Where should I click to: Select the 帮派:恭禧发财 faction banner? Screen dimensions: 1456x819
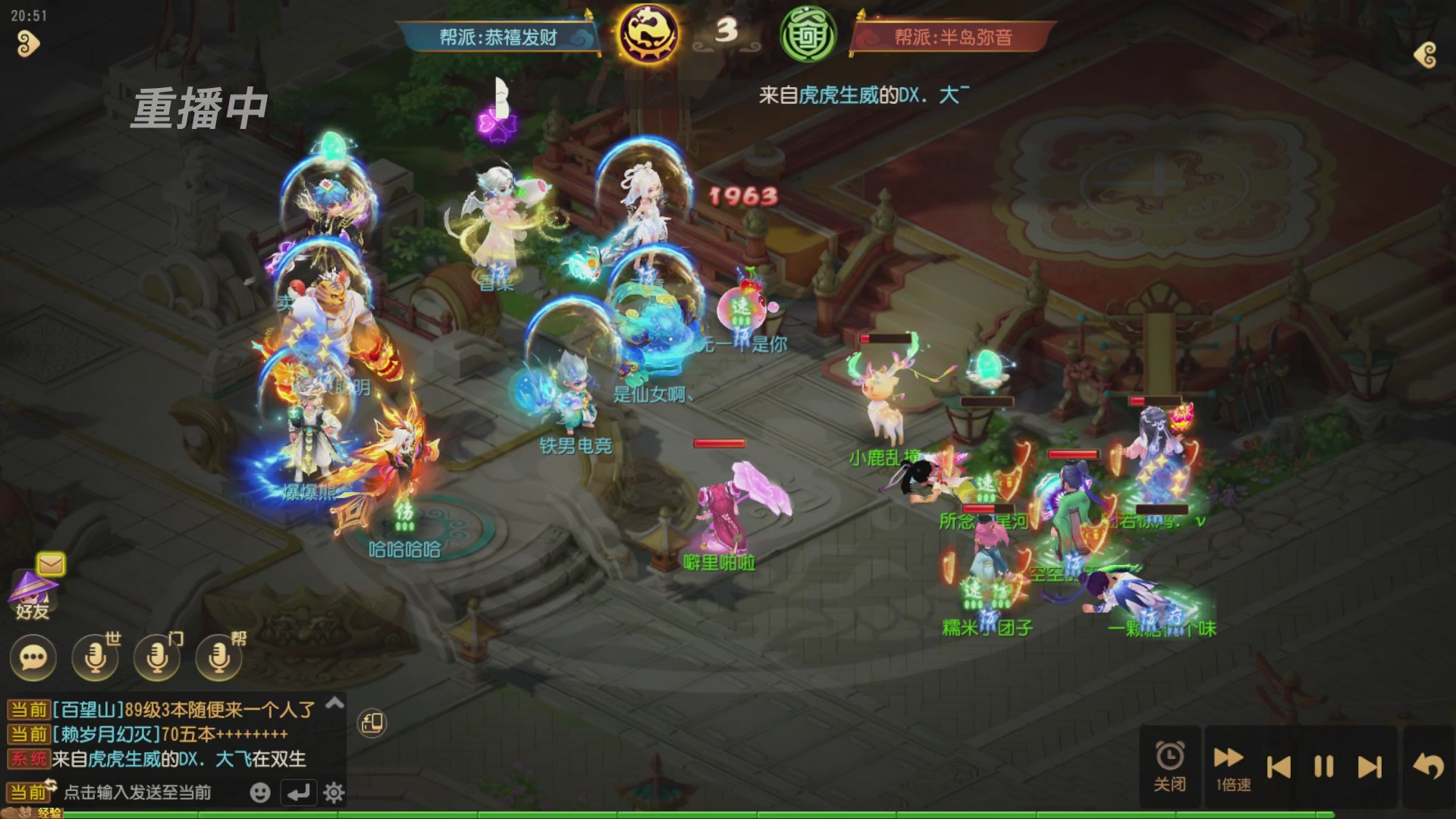(500, 36)
